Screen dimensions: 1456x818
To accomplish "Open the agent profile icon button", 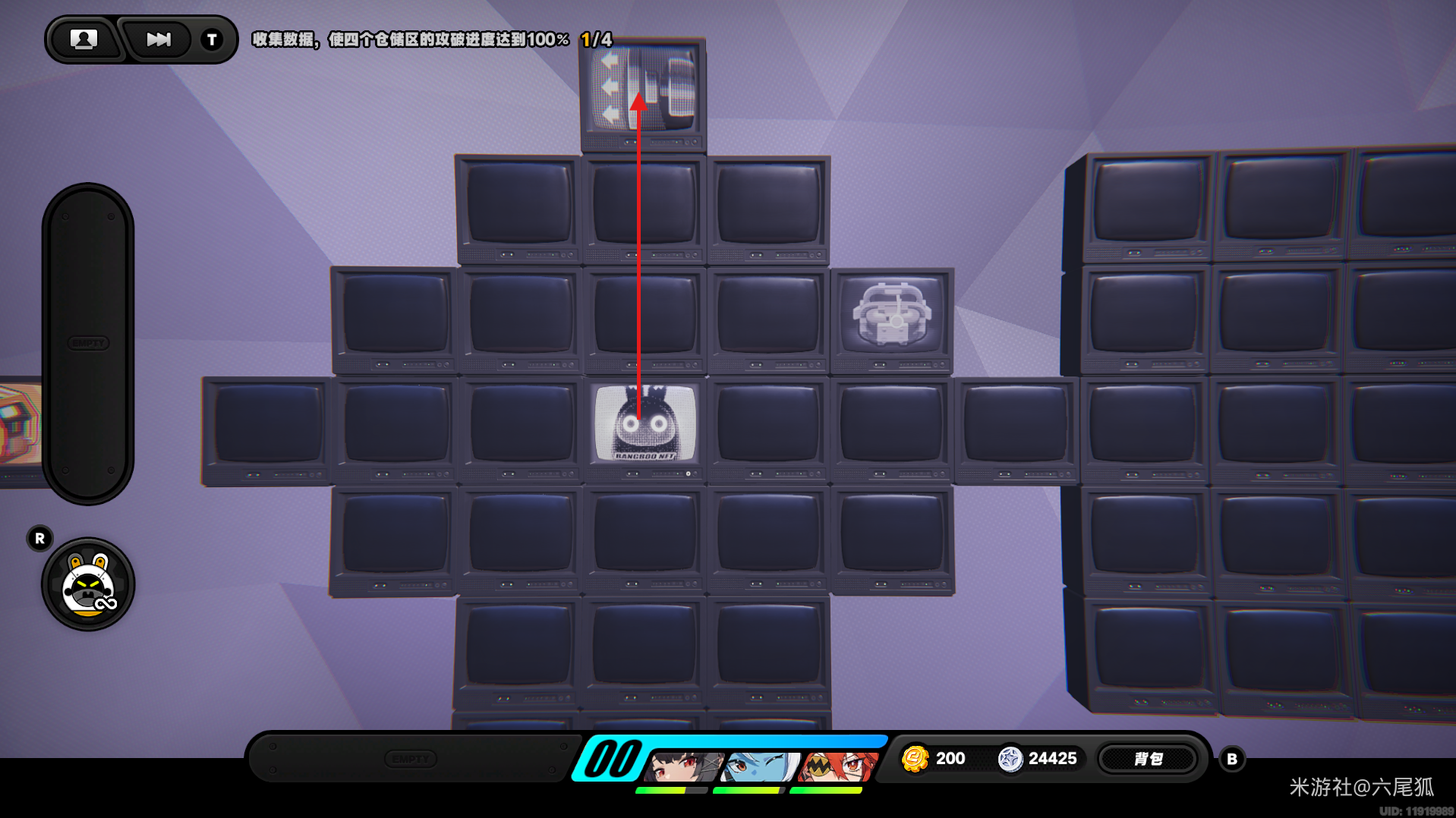I will click(x=84, y=39).
